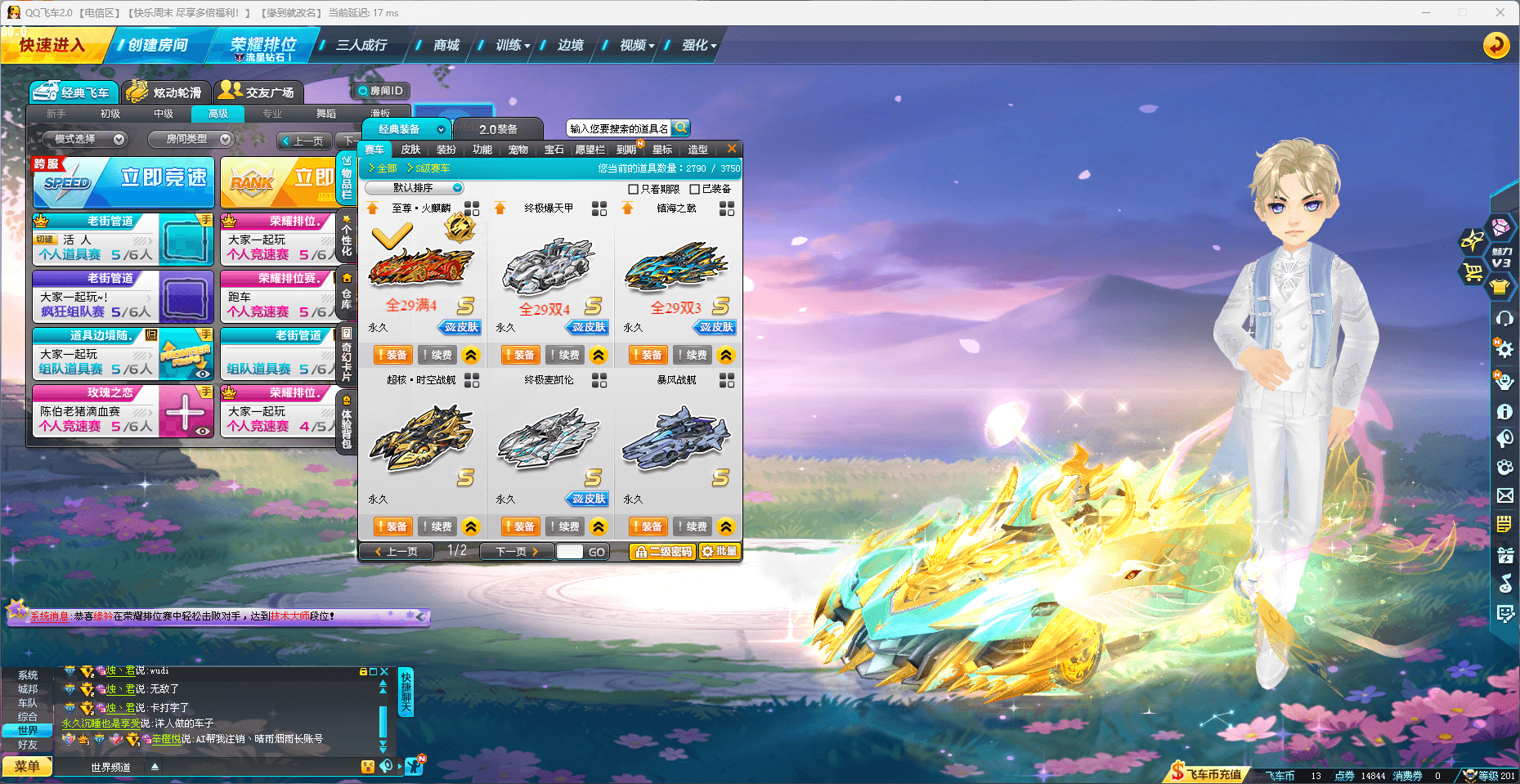Start 立即竞速 instant race
The width and height of the screenshot is (1520, 784).
123,181
